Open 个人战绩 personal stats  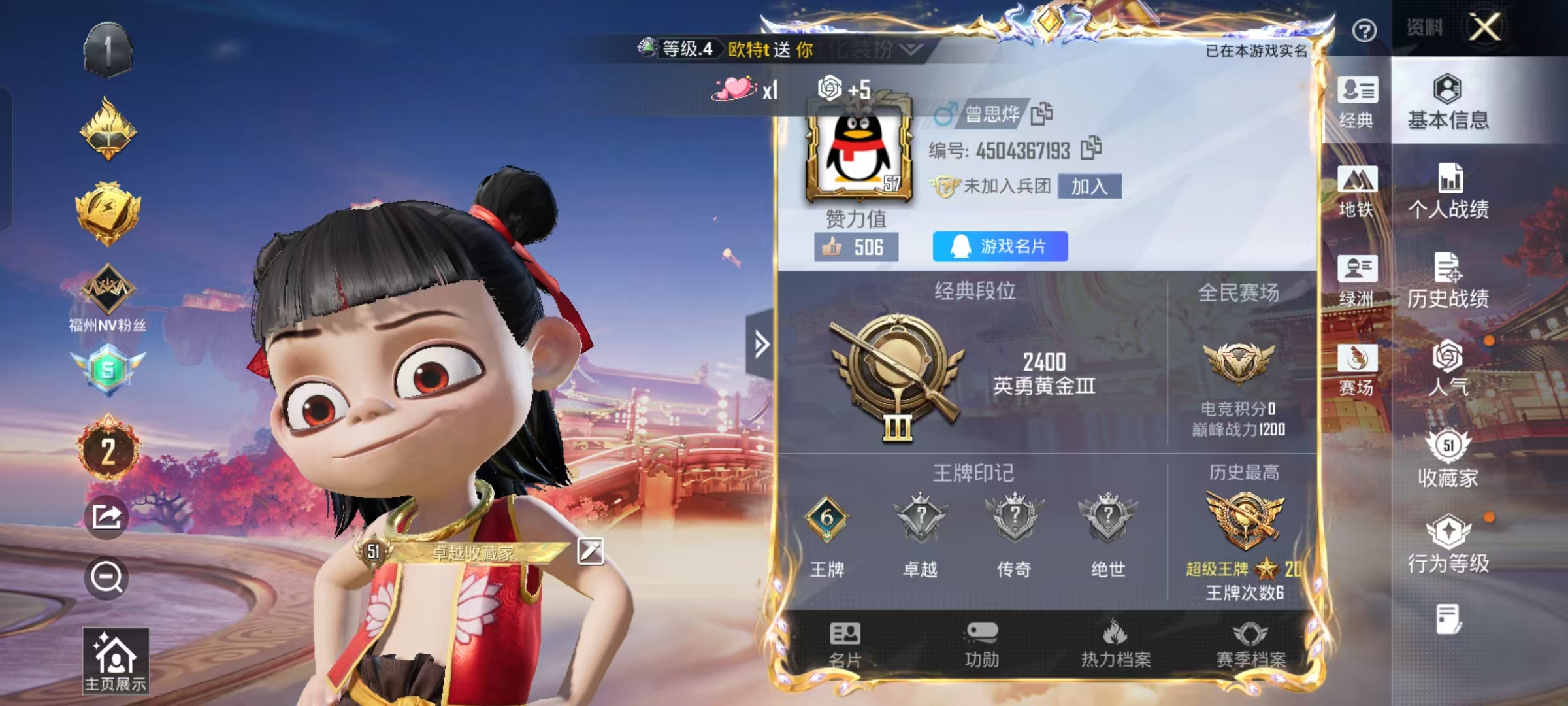tap(1448, 192)
